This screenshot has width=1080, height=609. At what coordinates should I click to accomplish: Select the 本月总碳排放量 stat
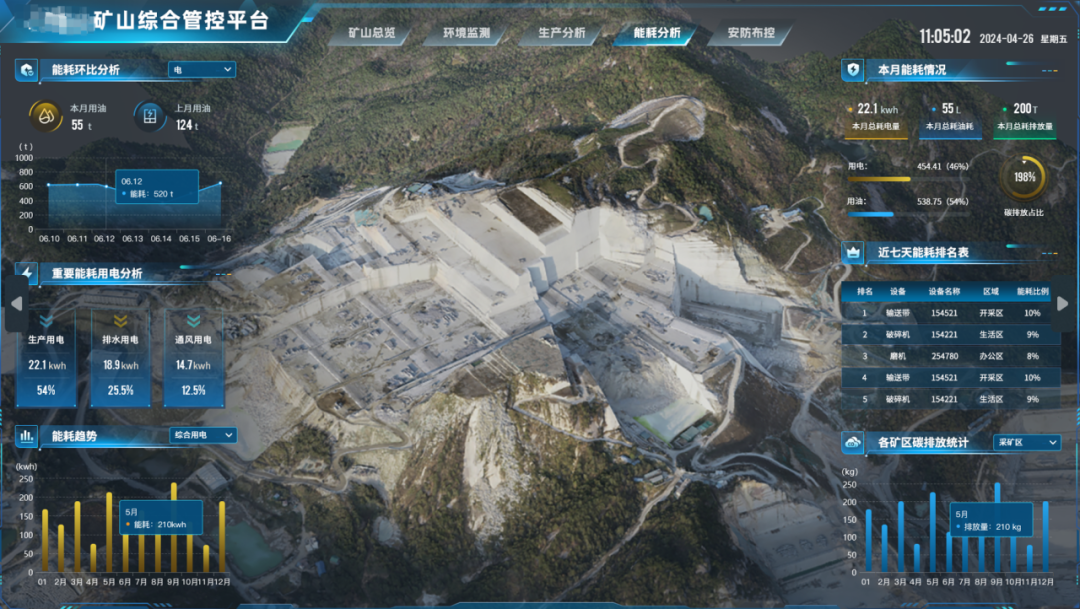(x=1024, y=116)
